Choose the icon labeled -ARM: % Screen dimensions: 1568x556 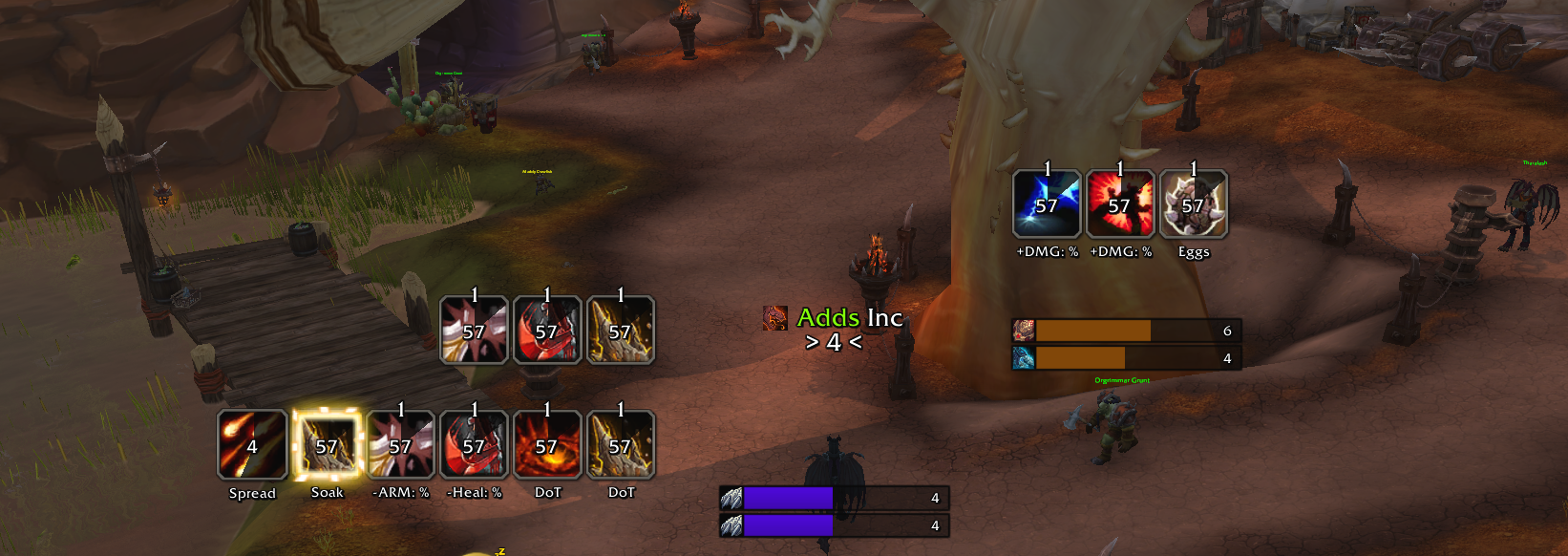point(400,445)
